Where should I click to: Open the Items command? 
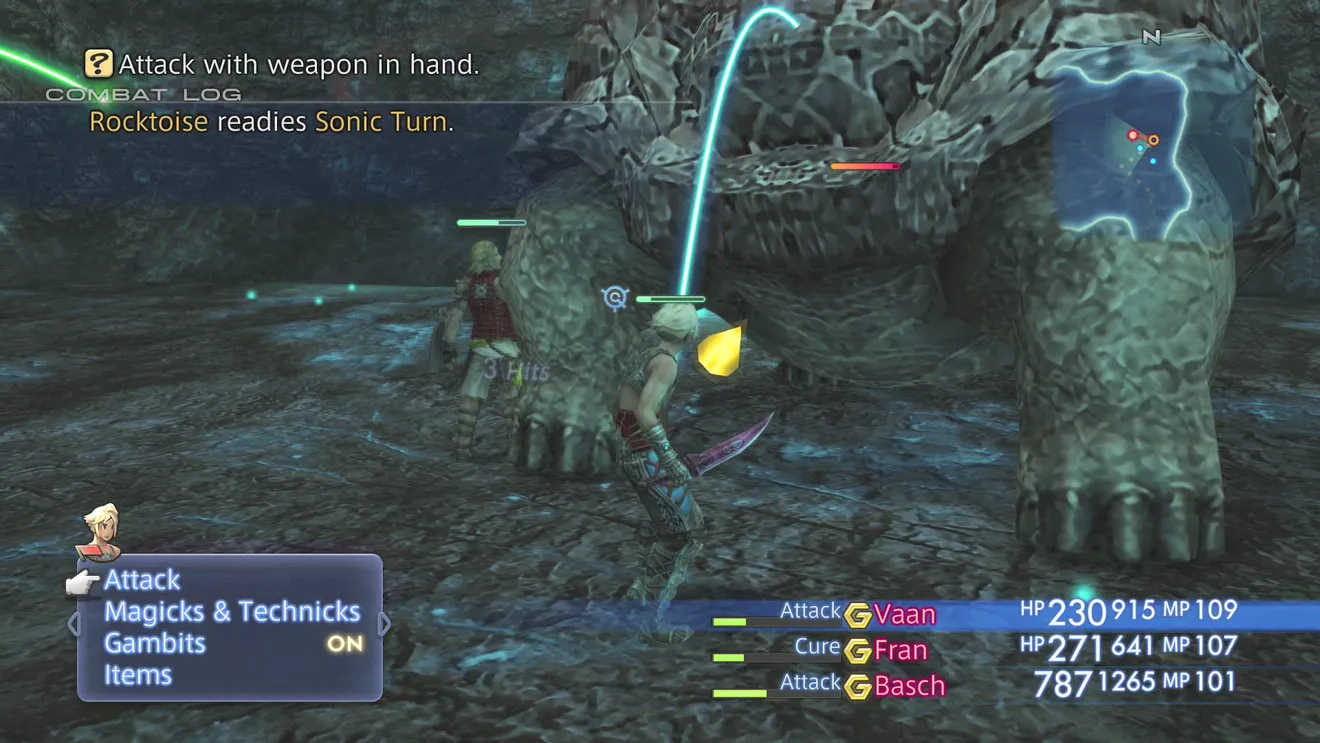138,675
